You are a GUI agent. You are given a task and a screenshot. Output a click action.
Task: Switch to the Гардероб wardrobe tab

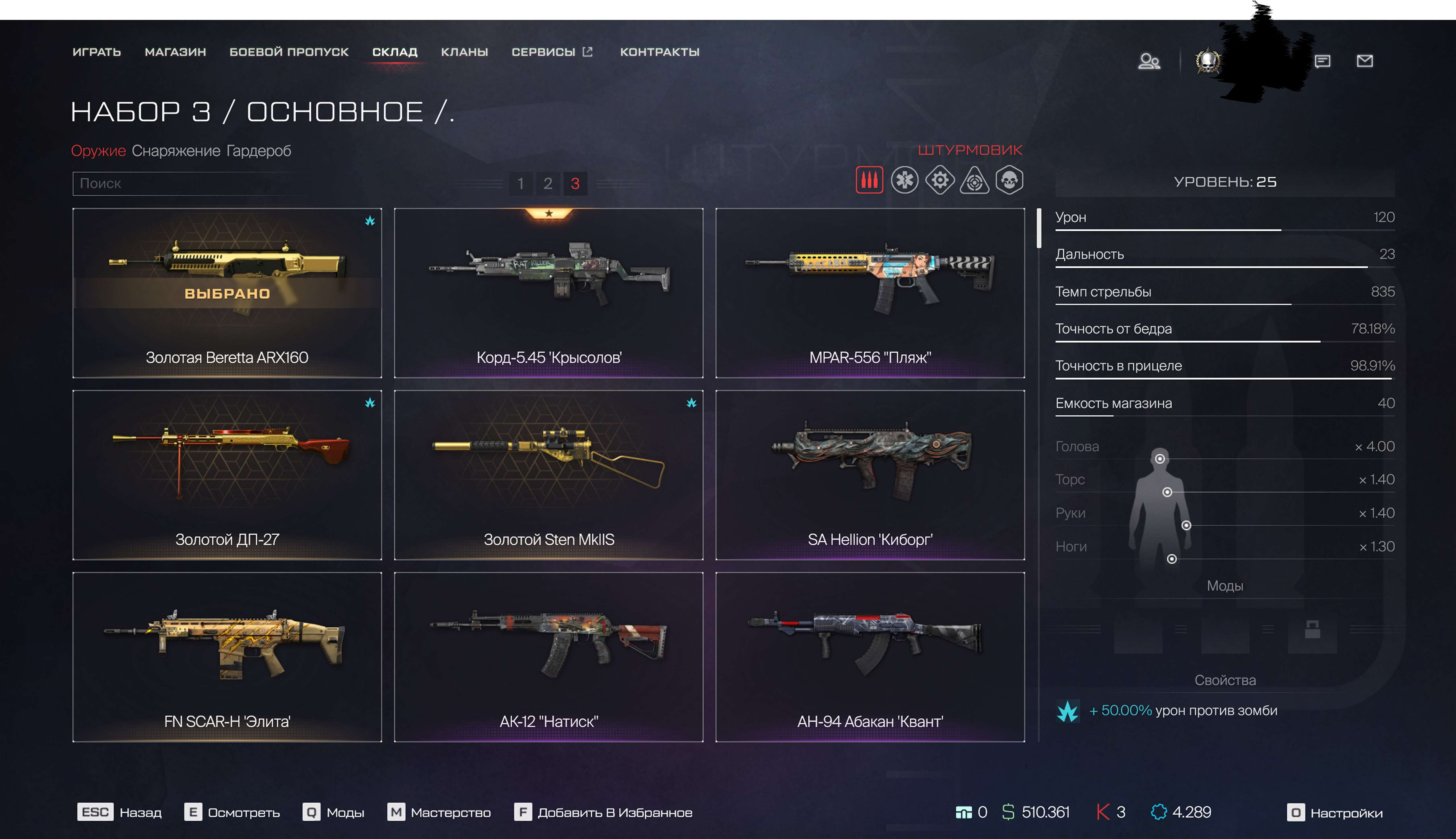[x=259, y=151]
